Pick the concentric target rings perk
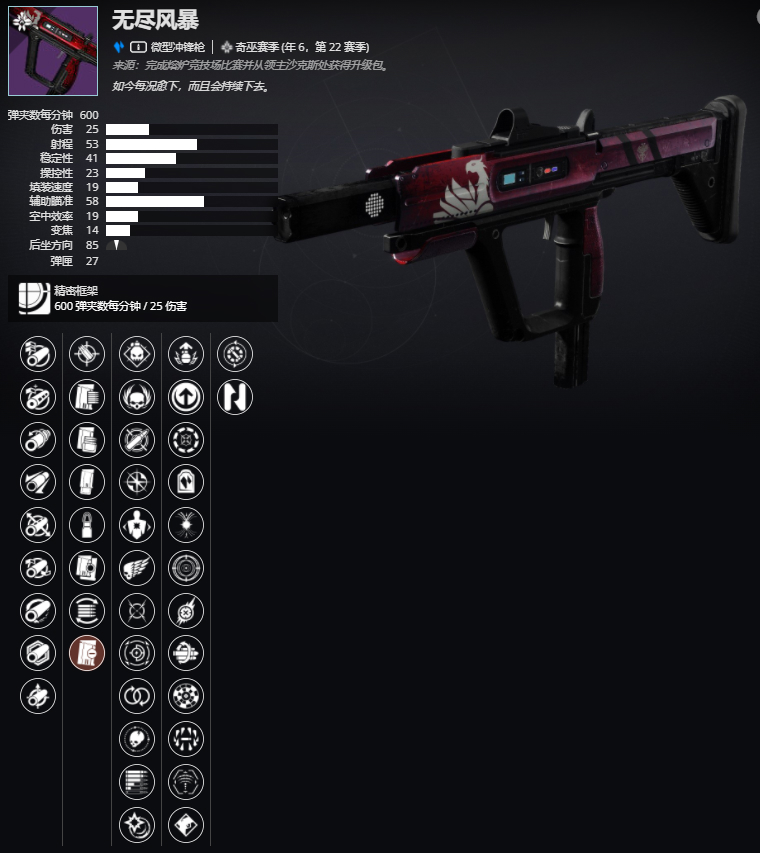Screen dimensions: 760x853 186,567
